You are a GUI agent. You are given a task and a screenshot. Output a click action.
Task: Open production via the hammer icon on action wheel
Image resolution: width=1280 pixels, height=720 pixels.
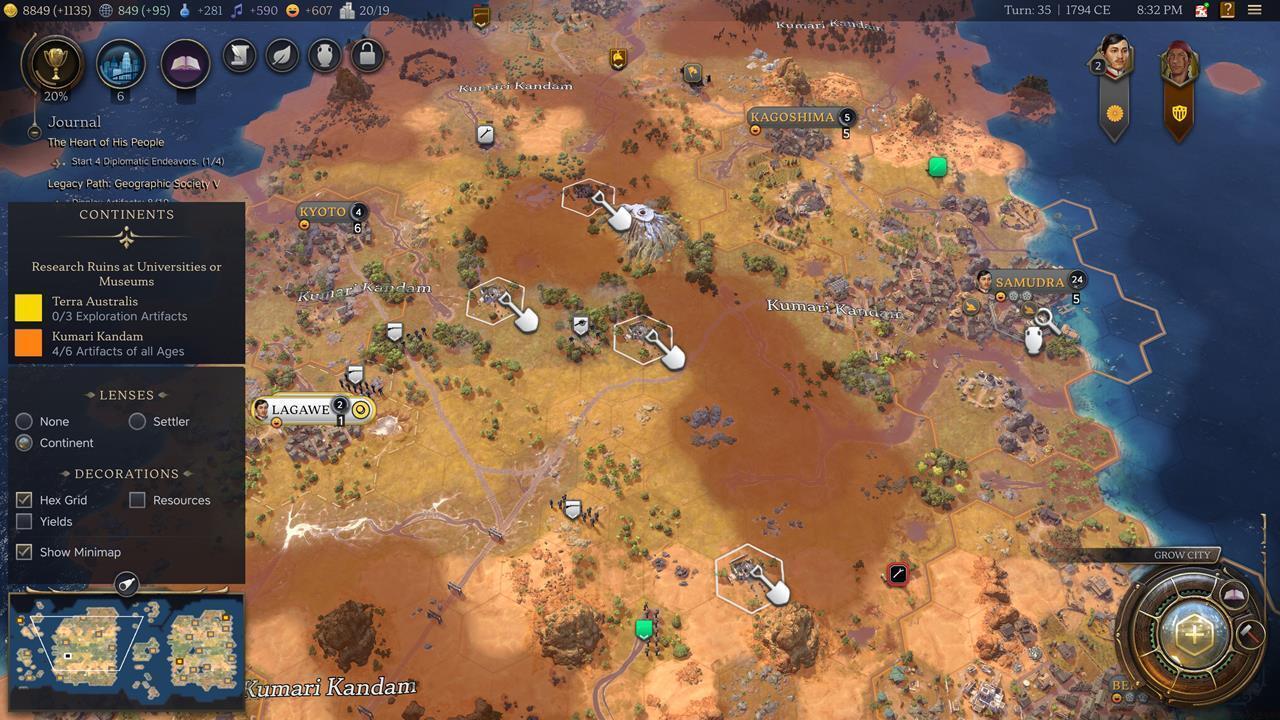pos(1251,634)
